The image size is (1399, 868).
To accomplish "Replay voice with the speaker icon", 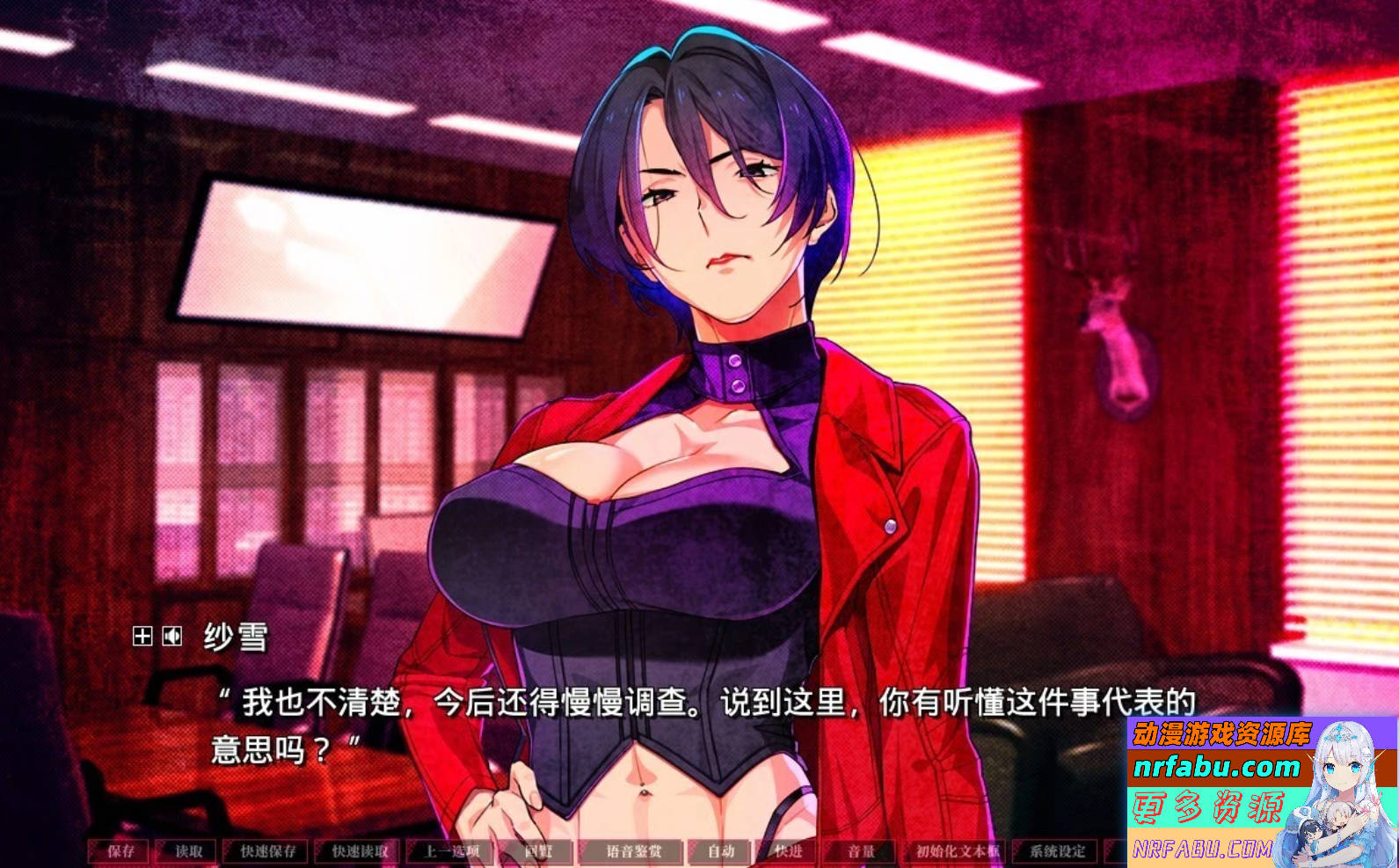I will point(172,636).
